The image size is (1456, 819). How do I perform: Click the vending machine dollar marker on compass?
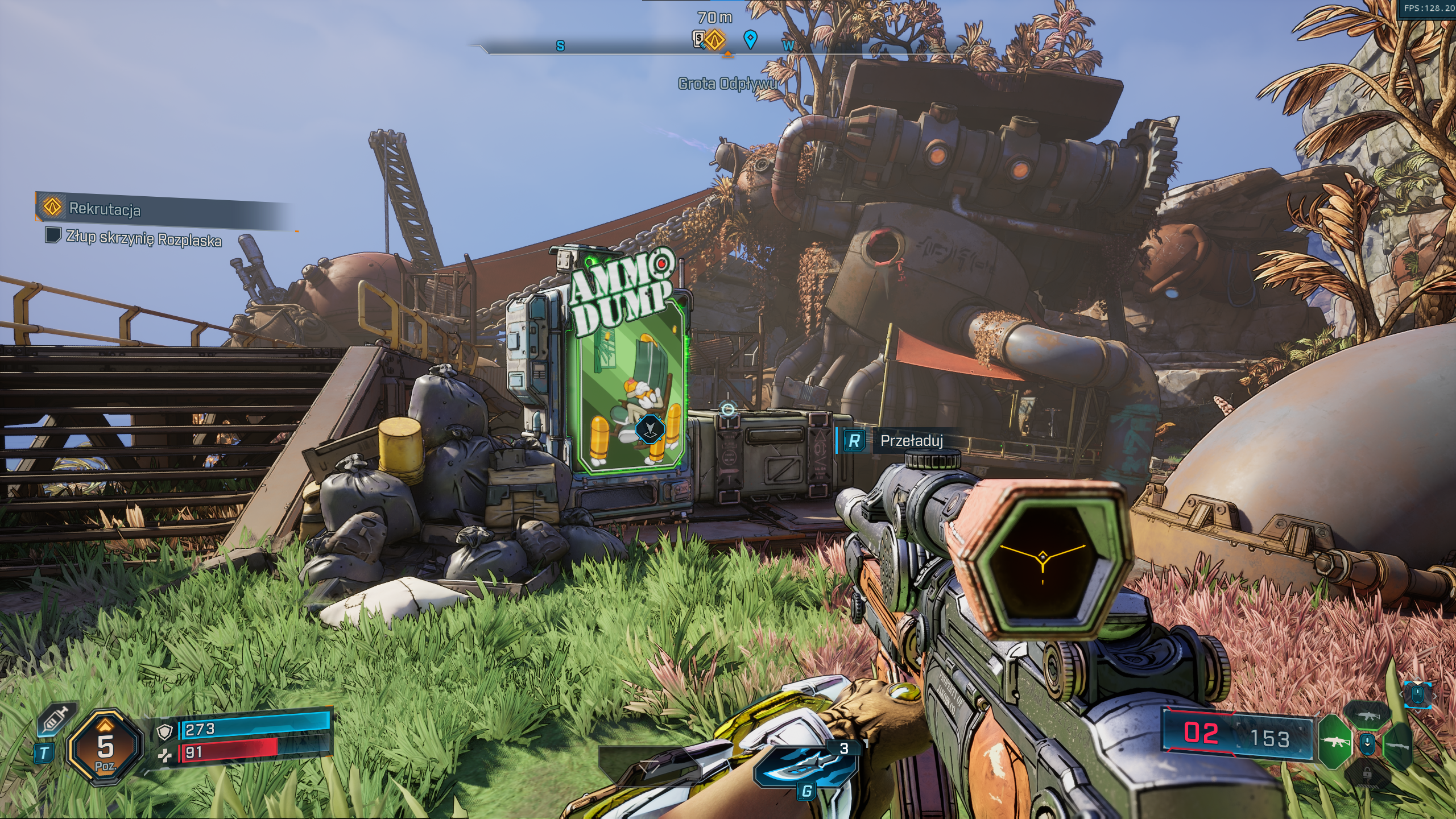point(700,39)
